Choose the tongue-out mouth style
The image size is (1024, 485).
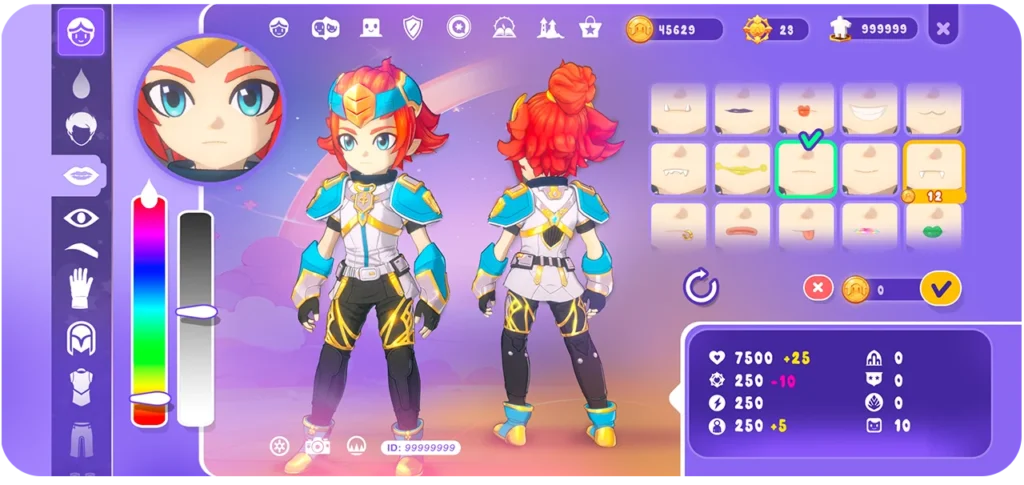click(x=806, y=226)
